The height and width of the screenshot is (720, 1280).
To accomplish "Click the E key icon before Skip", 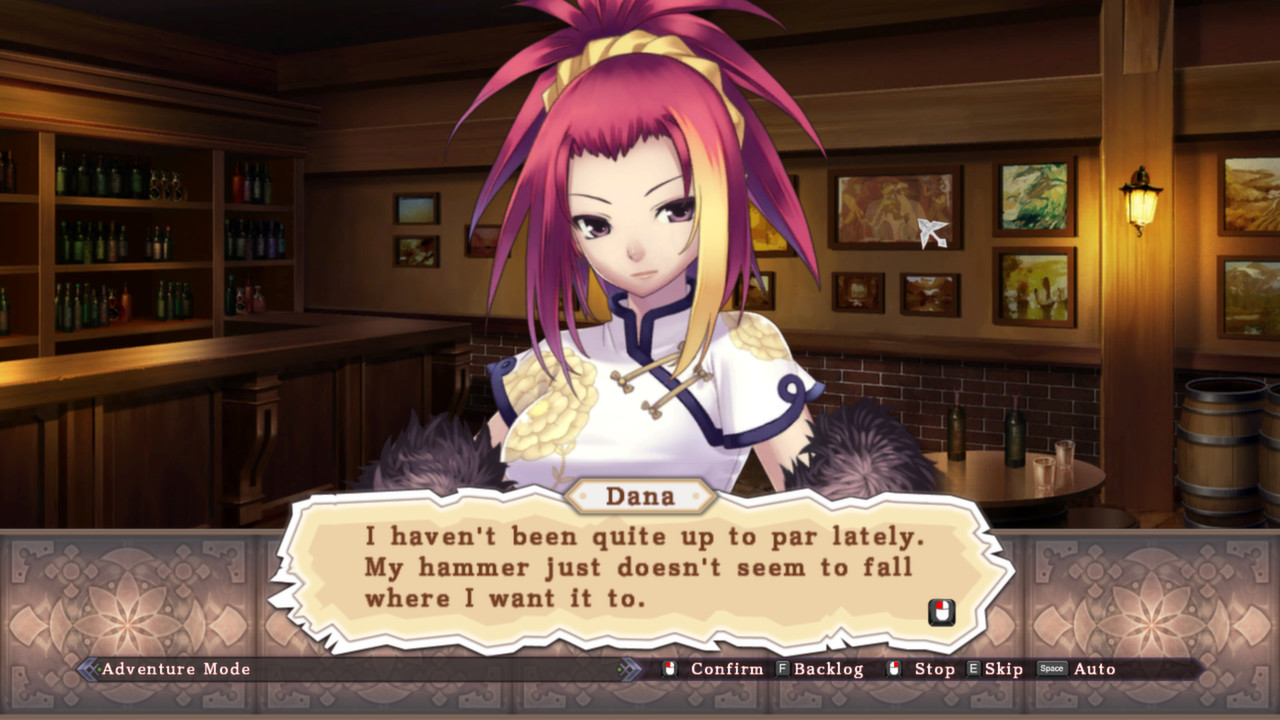I will 971,668.
